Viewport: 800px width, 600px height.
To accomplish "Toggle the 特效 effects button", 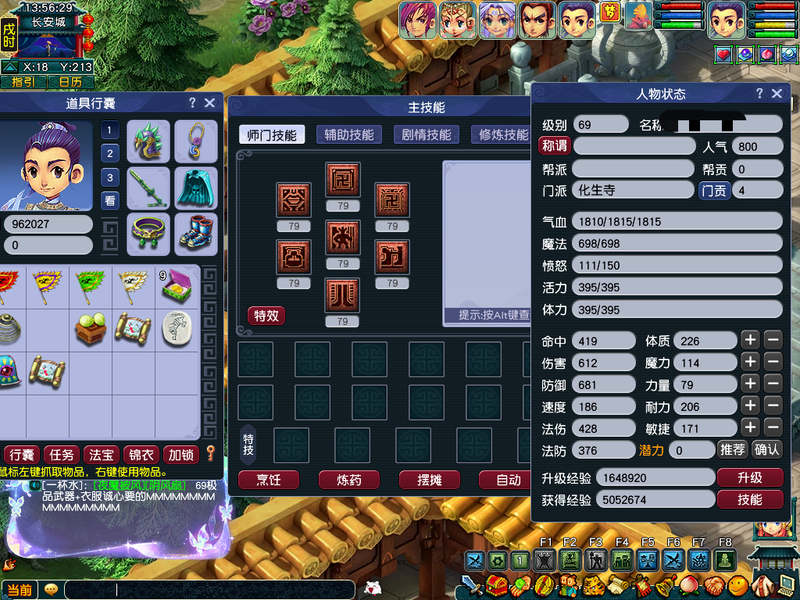I will point(266,316).
